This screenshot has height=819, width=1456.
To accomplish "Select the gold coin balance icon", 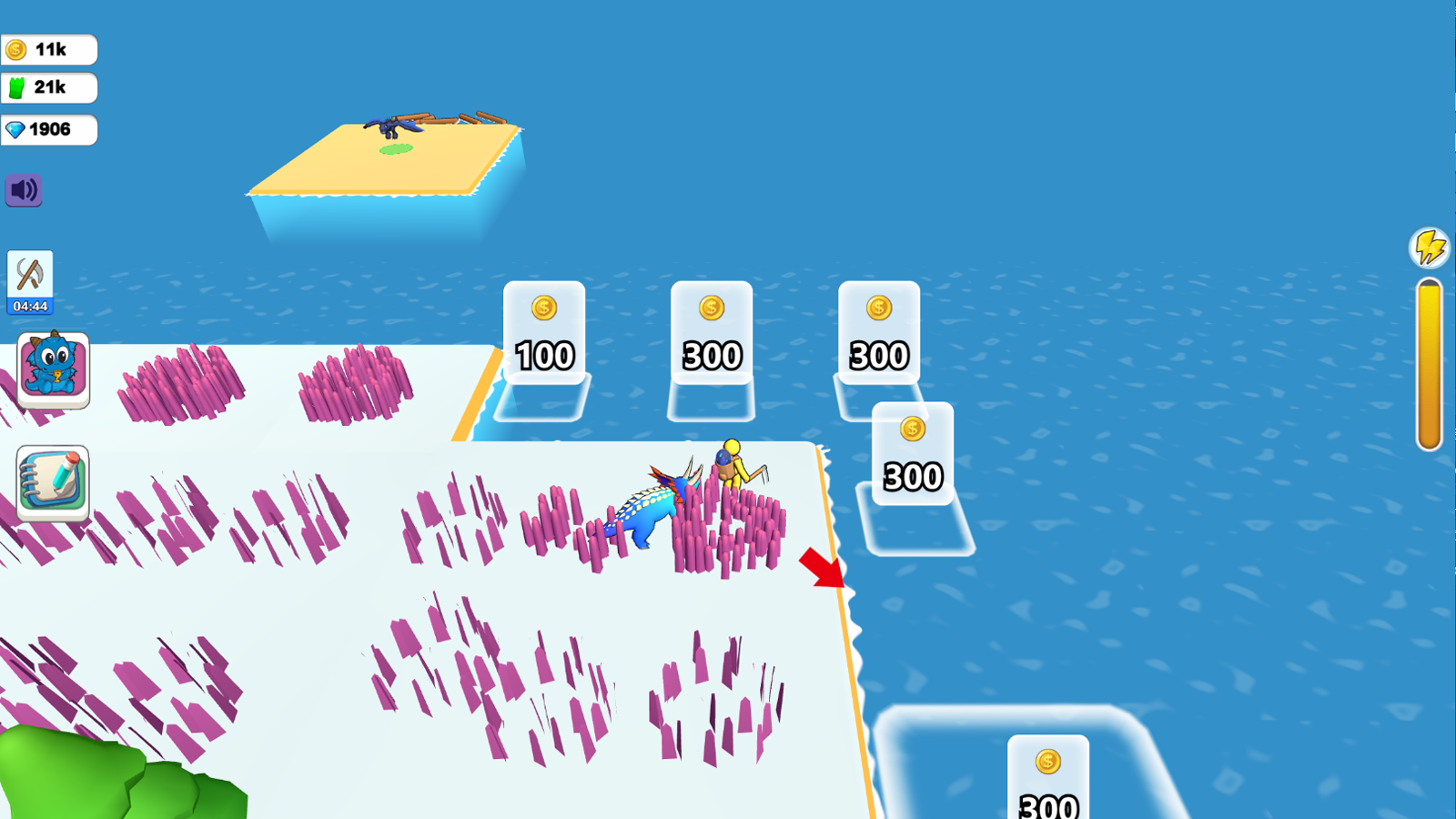I will pos(15,49).
